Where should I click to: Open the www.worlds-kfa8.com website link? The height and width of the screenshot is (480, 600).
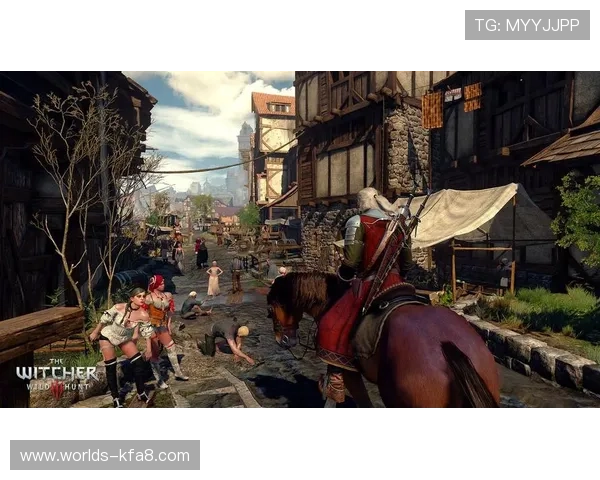click(x=104, y=456)
